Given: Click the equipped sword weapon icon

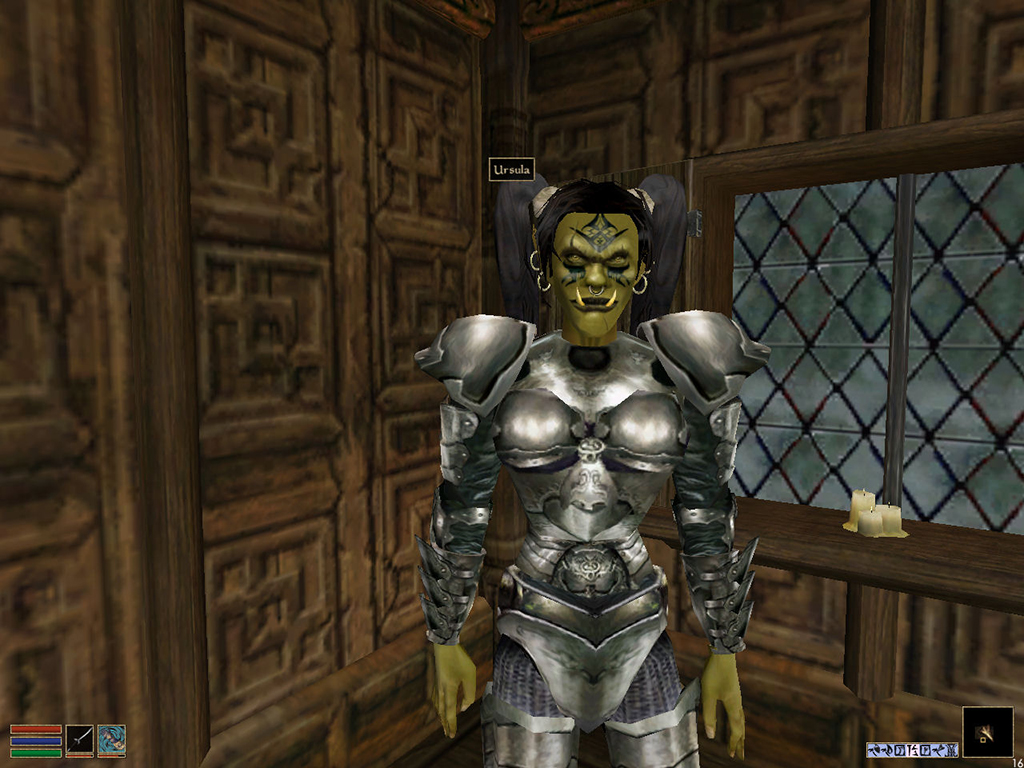Looking at the screenshot, I should click(x=80, y=740).
